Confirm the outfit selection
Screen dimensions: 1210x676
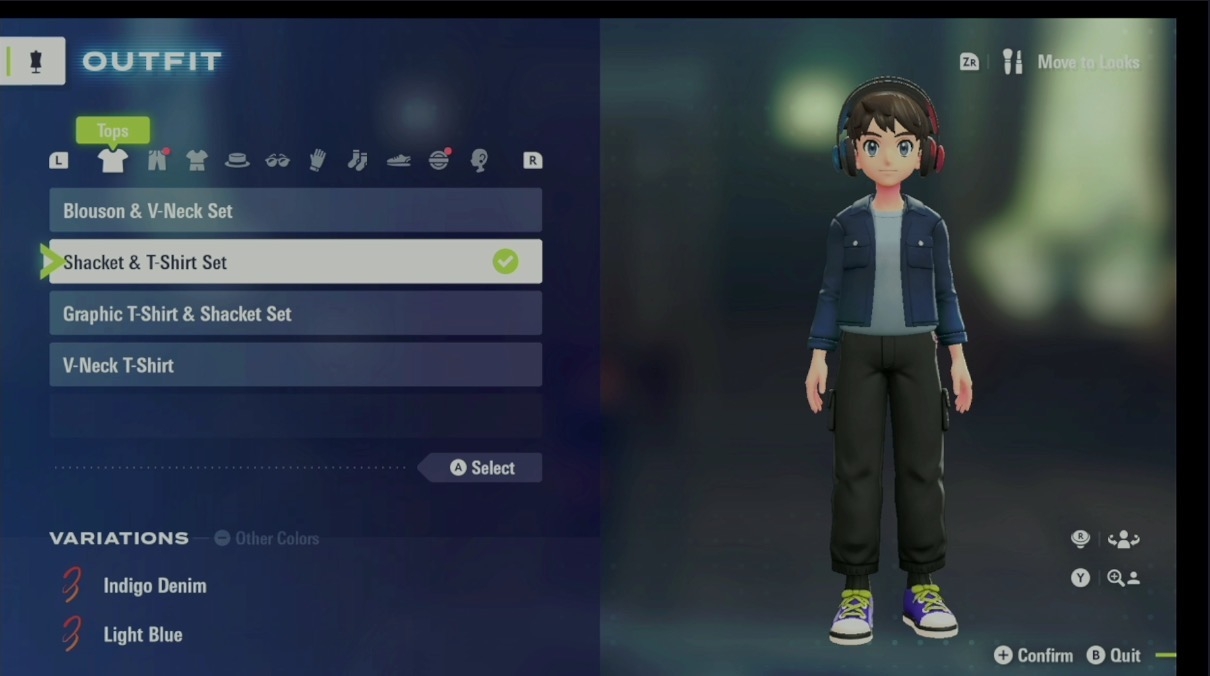click(1034, 656)
